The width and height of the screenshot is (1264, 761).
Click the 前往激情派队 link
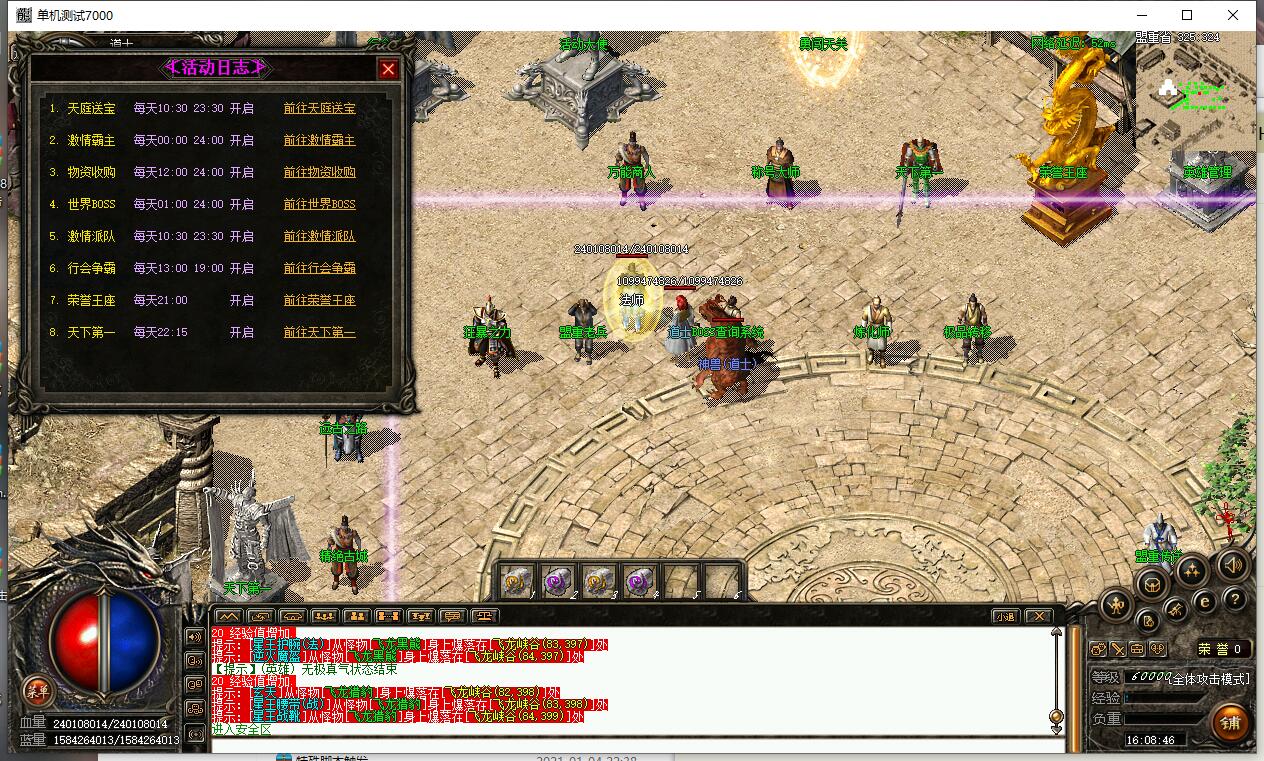click(x=319, y=236)
